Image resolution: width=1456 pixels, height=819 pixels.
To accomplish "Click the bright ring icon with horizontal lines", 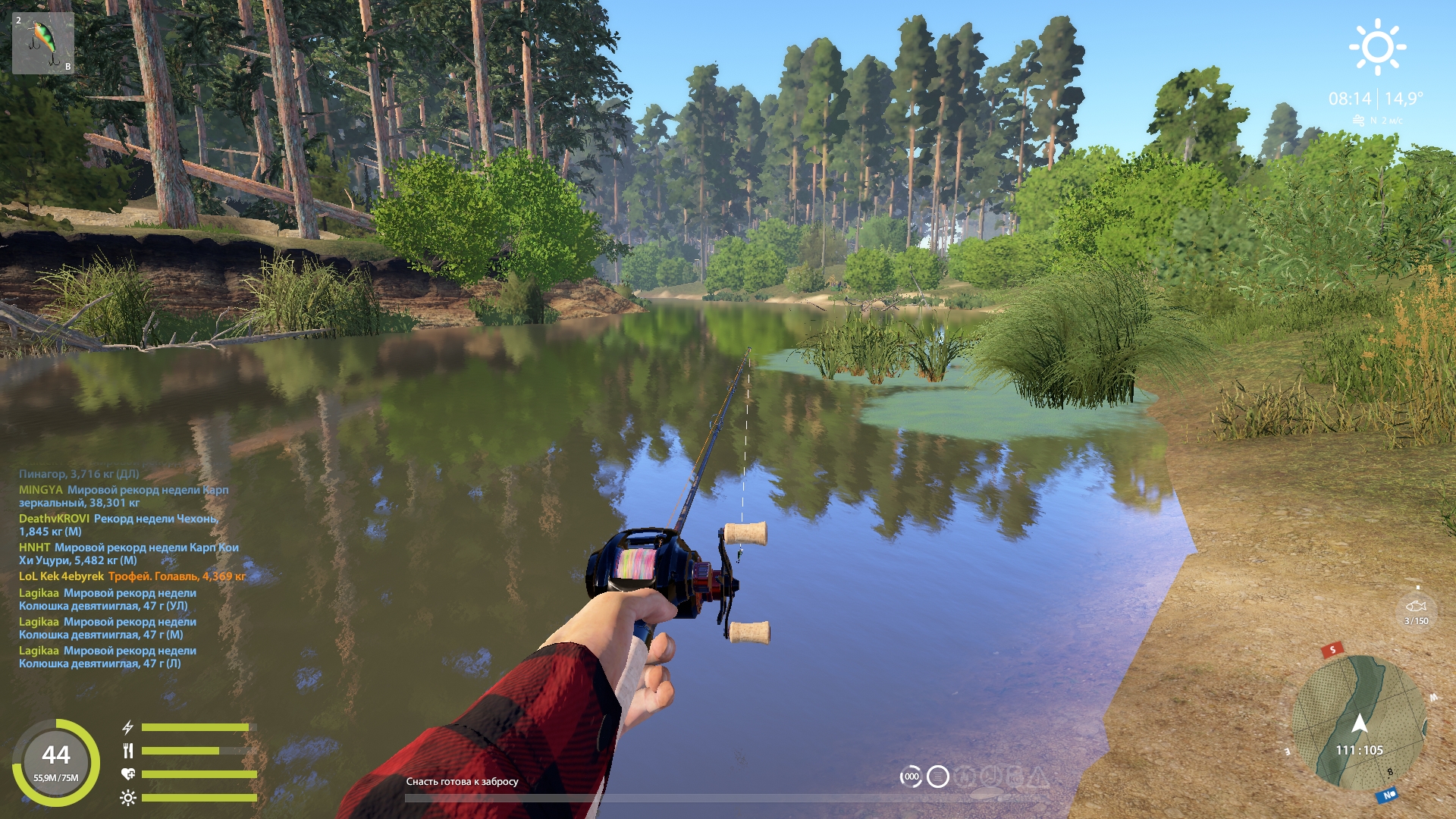I will 938,777.
